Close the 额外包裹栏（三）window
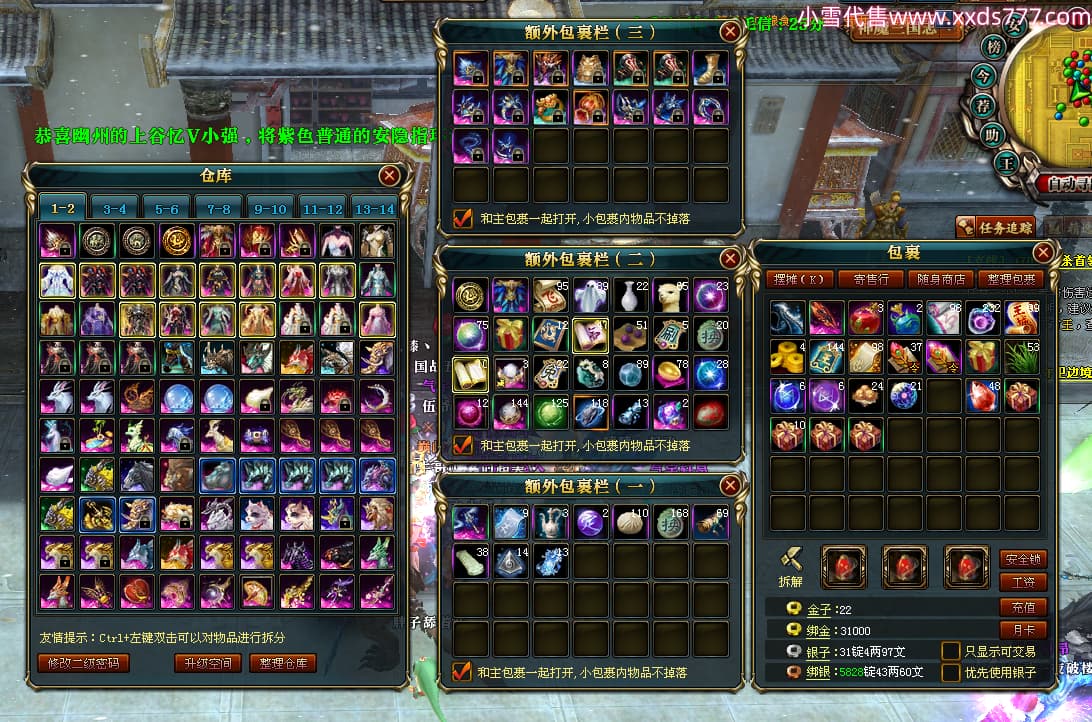Image resolution: width=1092 pixels, height=722 pixels. tap(730, 32)
